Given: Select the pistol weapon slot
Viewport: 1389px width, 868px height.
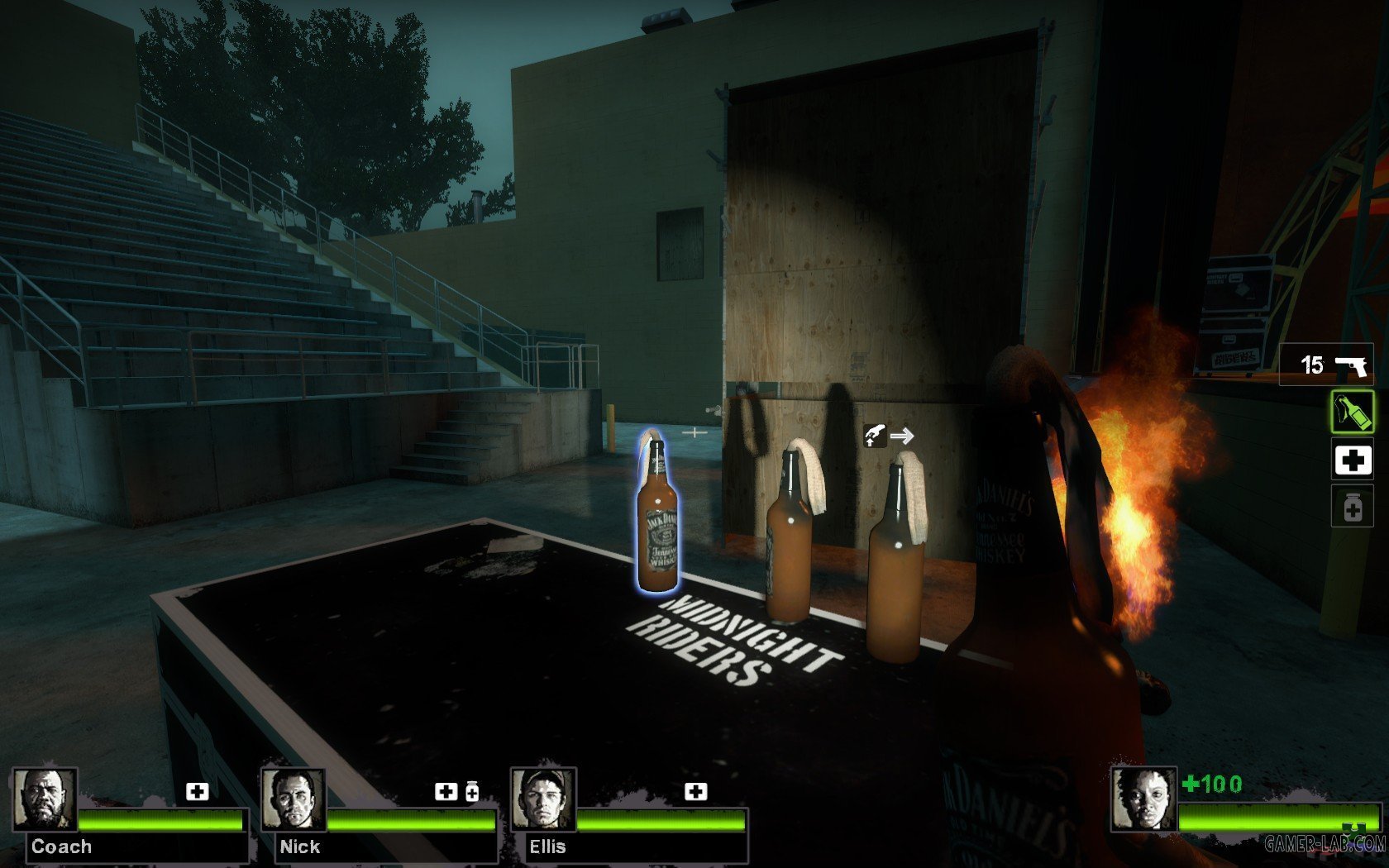Looking at the screenshot, I should pos(1326,365).
